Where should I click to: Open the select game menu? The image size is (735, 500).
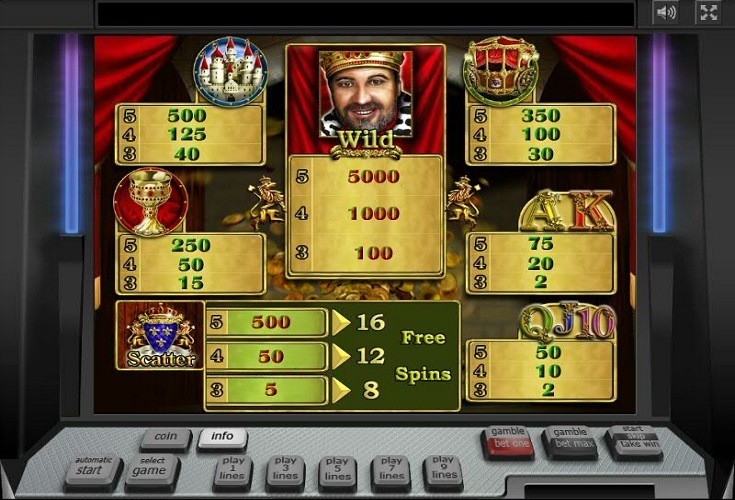(x=151, y=468)
